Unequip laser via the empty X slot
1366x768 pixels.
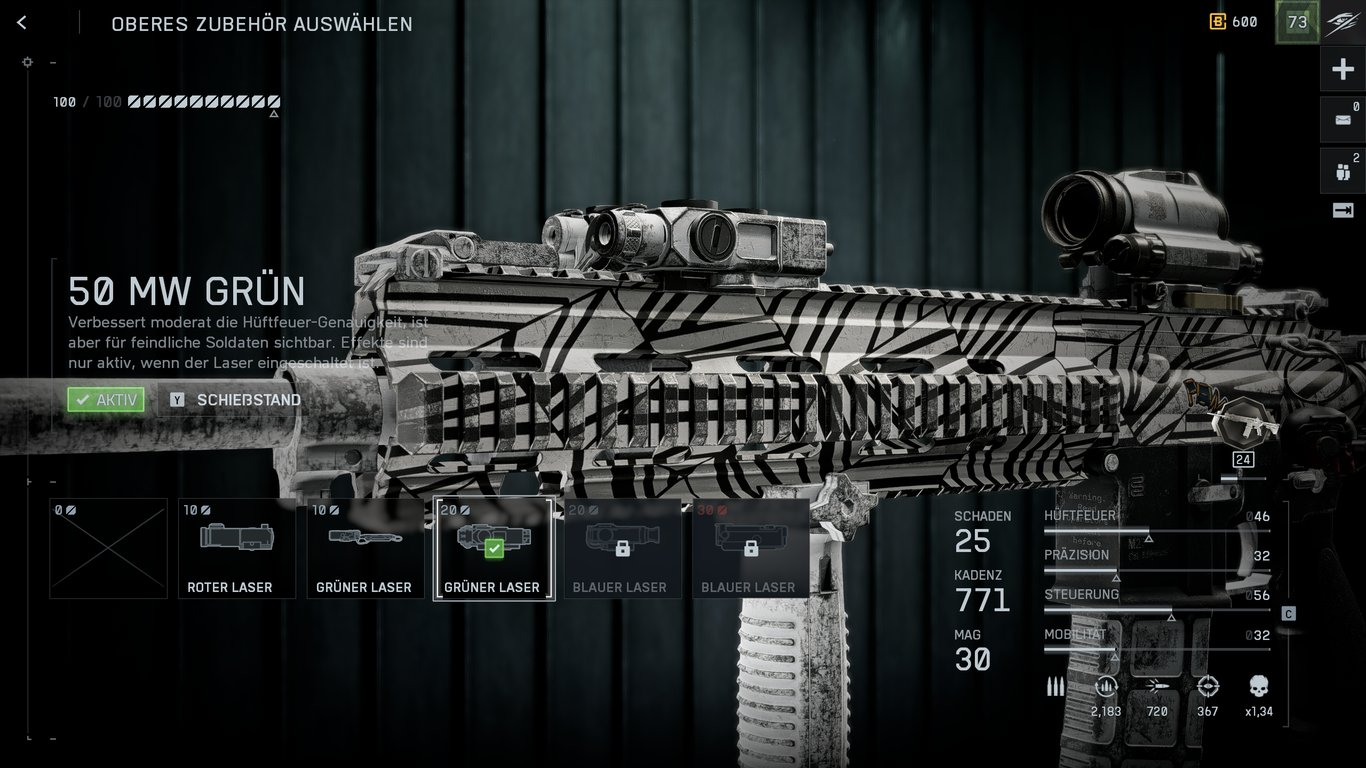click(x=108, y=548)
